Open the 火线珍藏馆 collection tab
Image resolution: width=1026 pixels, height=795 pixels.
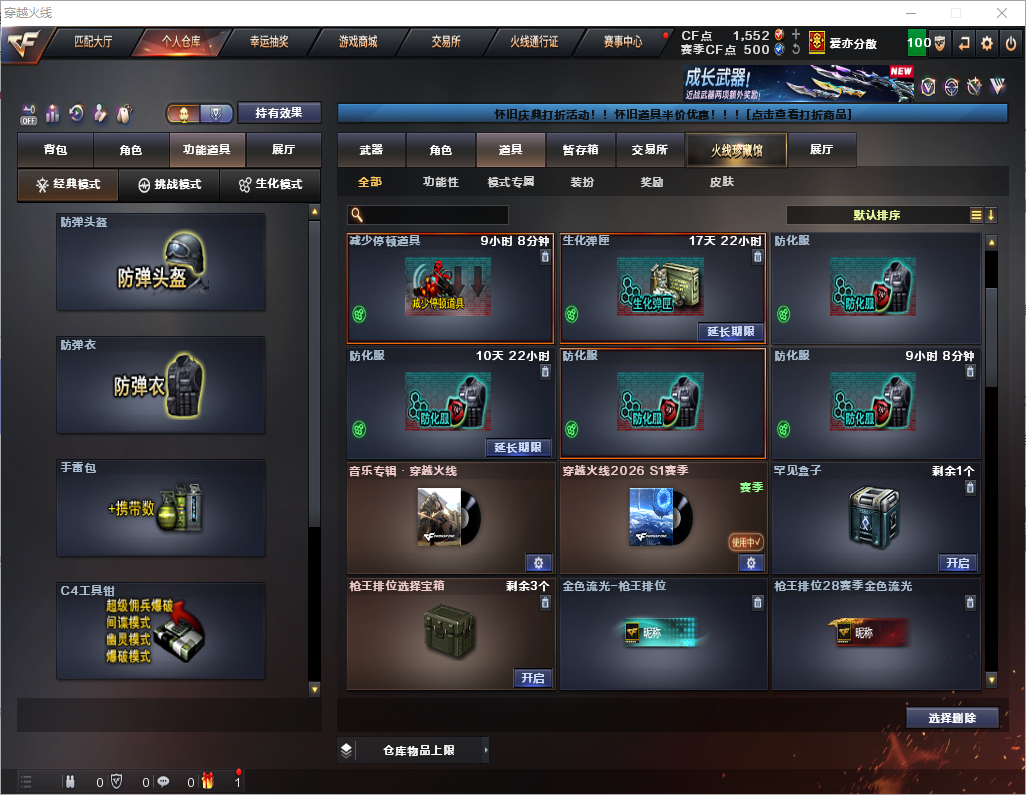[x=736, y=150]
